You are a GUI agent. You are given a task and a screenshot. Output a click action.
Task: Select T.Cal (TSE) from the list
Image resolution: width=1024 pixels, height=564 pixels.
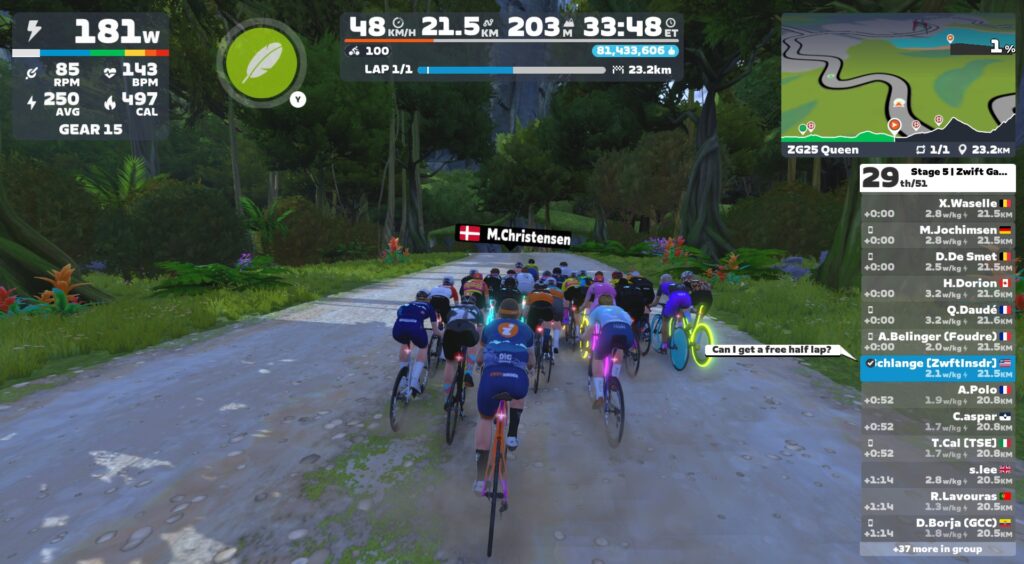pyautogui.click(x=937, y=448)
